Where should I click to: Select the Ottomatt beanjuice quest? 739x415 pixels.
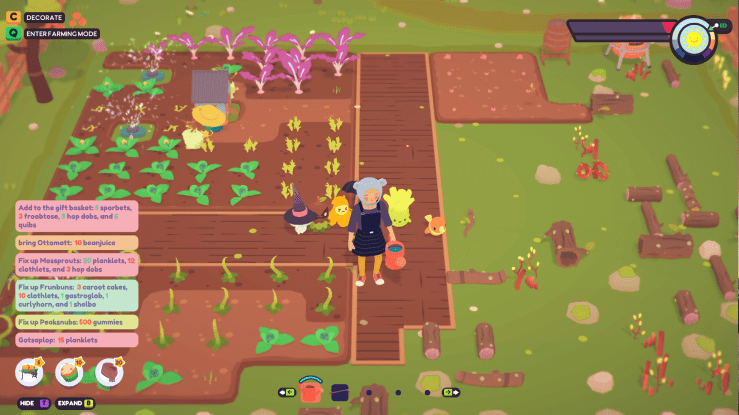click(77, 242)
